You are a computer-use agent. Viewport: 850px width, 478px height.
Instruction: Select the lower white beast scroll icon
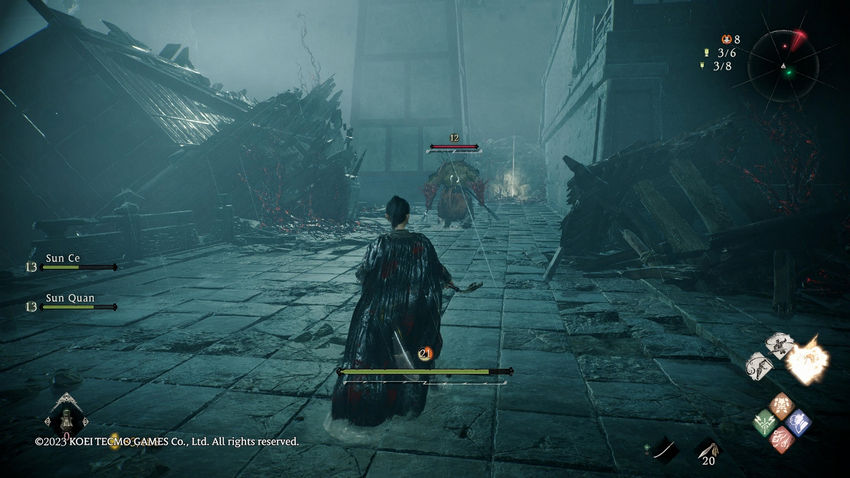point(760,365)
